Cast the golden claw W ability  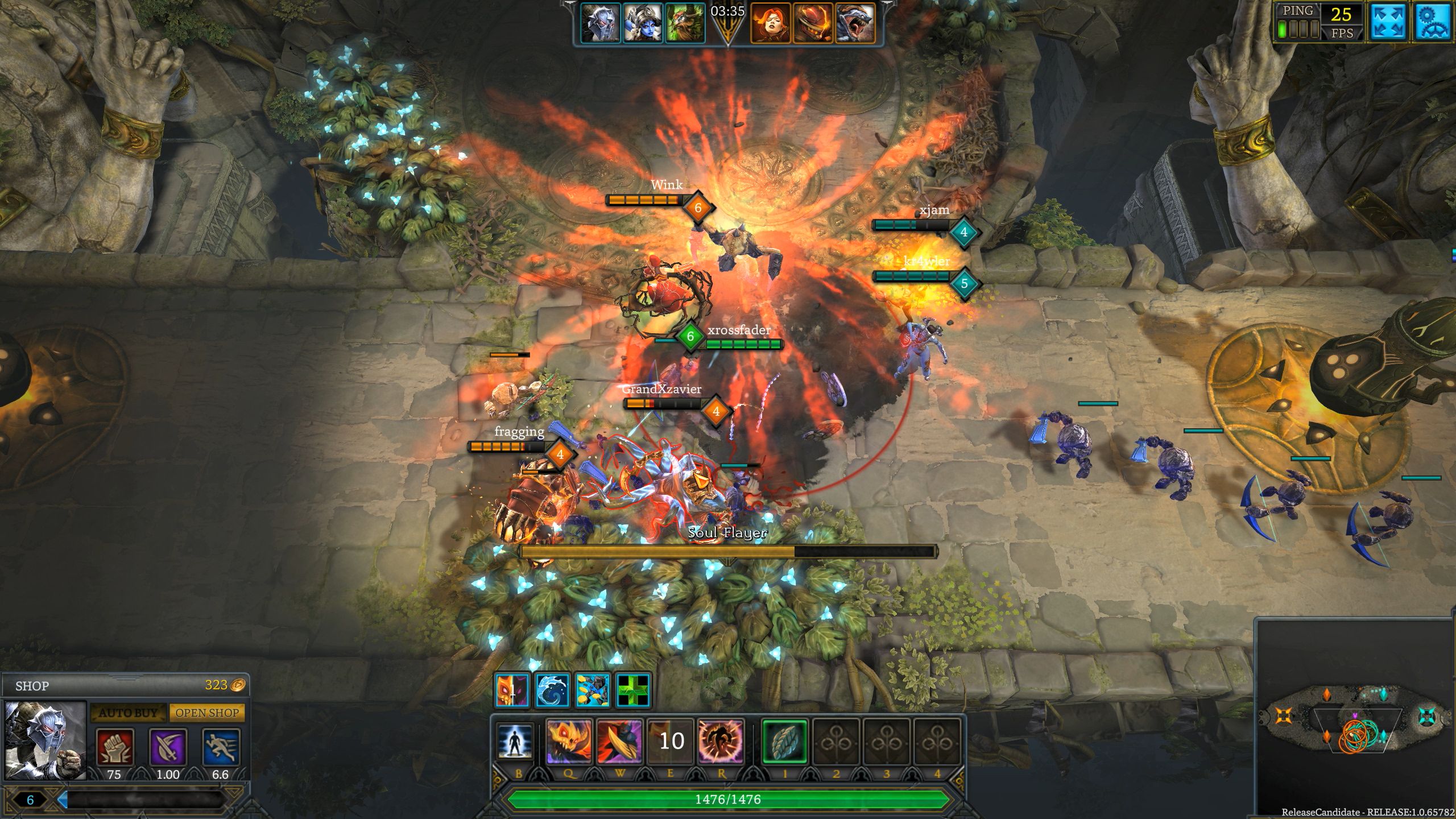click(x=619, y=741)
